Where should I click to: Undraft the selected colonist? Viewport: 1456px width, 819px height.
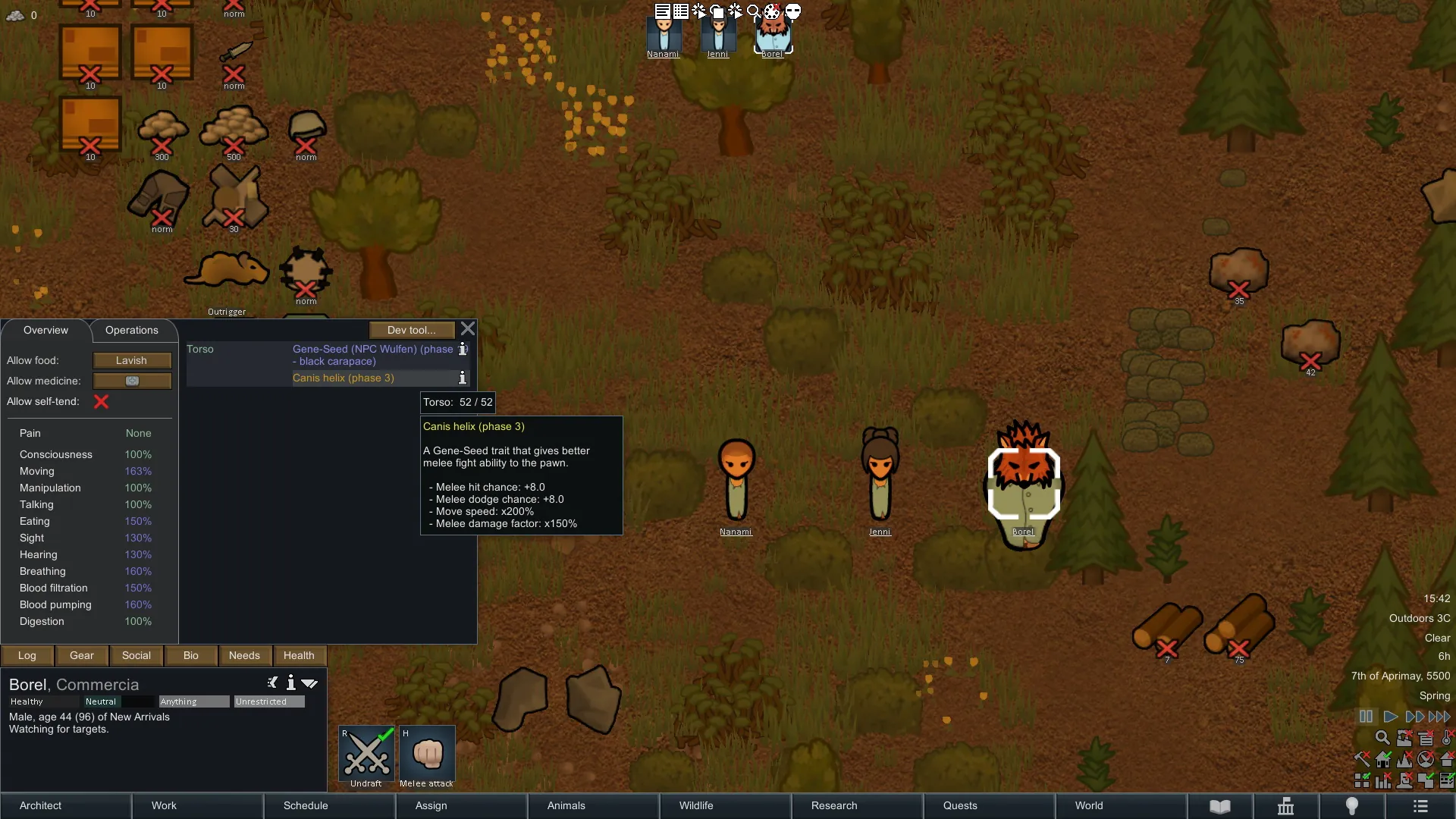[x=366, y=756]
